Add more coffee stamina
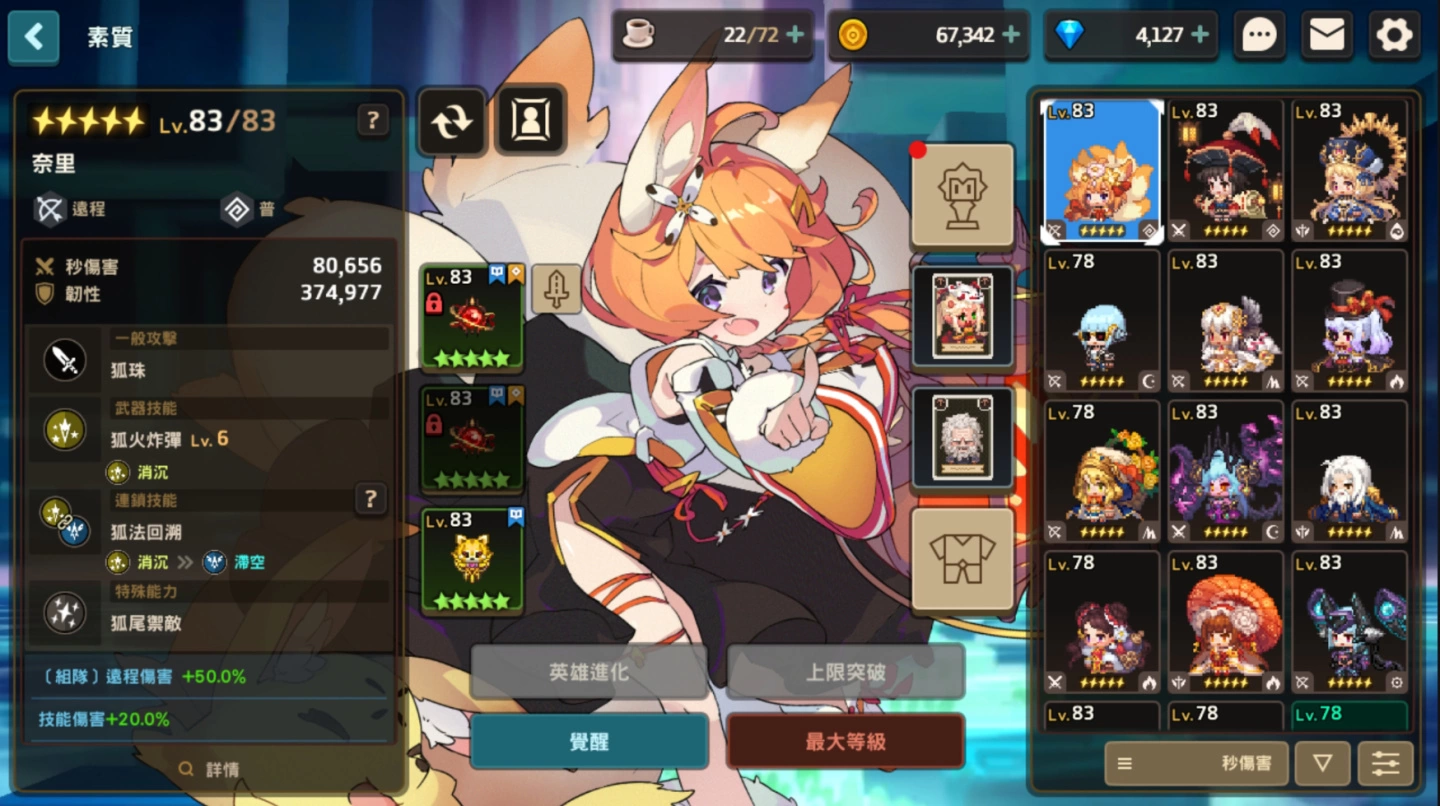This screenshot has width=1440, height=806. pos(795,36)
